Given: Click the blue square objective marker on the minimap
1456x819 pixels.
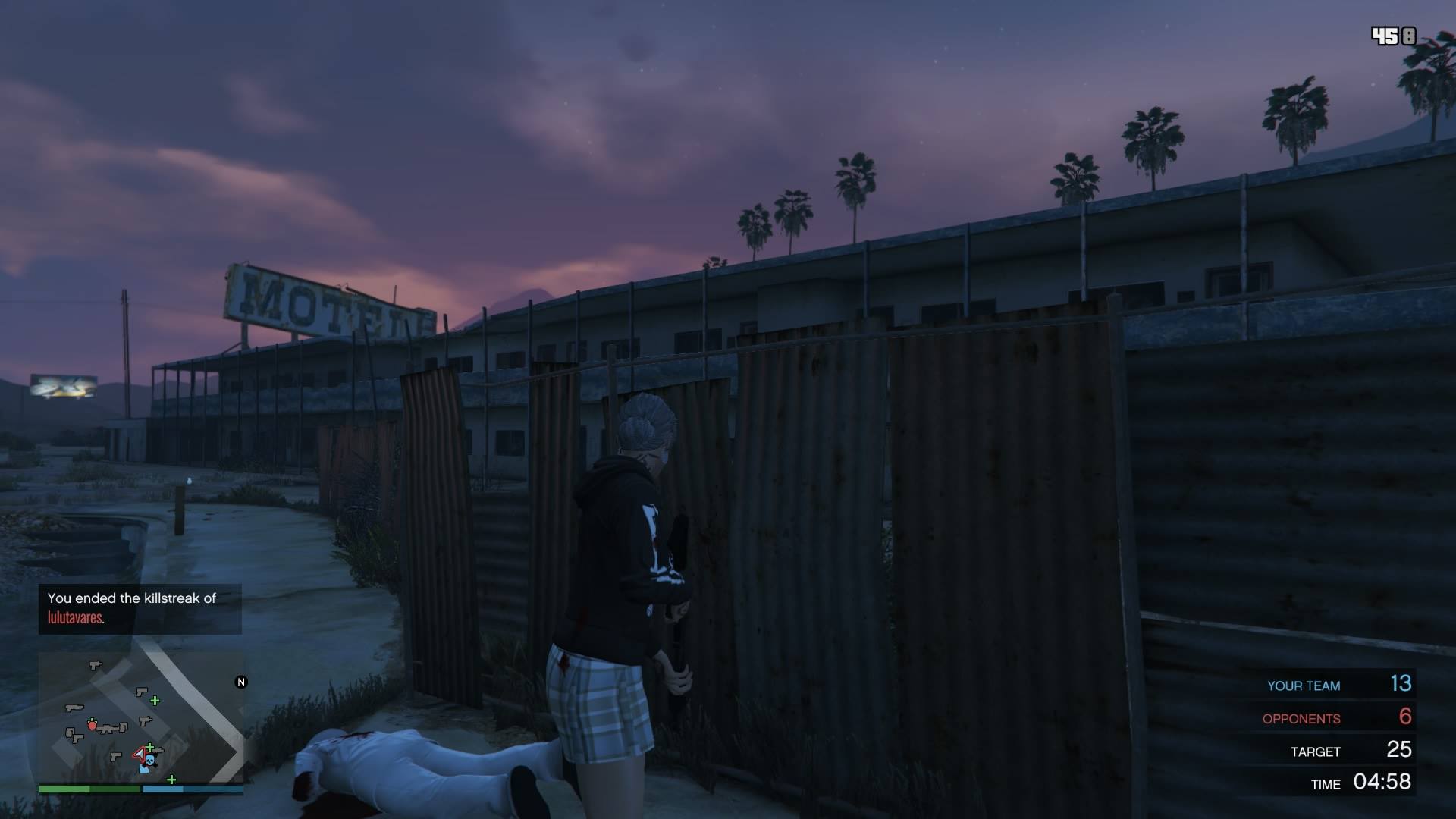Looking at the screenshot, I should point(144,769).
